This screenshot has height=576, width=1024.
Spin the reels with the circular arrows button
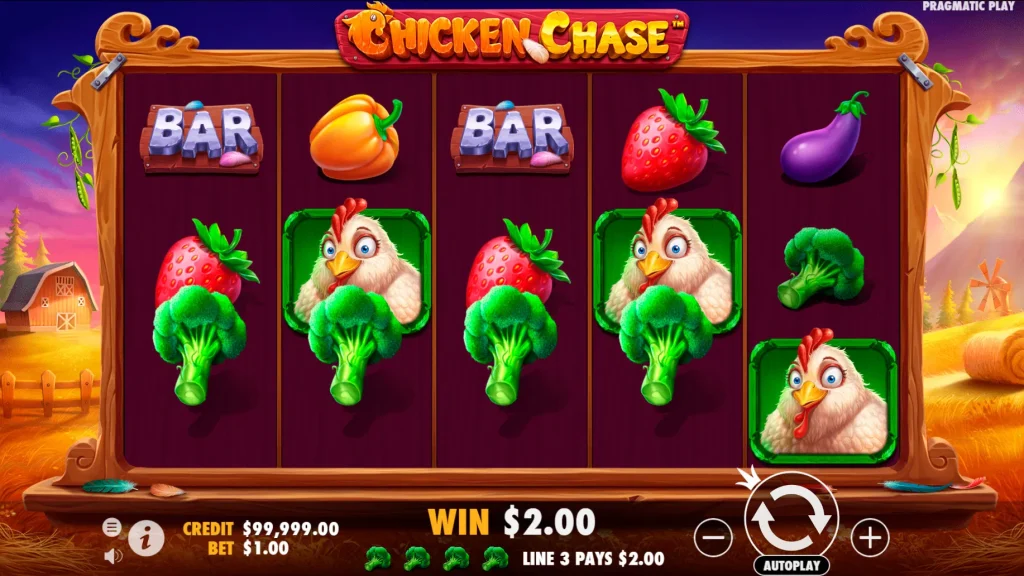pyautogui.click(x=791, y=517)
